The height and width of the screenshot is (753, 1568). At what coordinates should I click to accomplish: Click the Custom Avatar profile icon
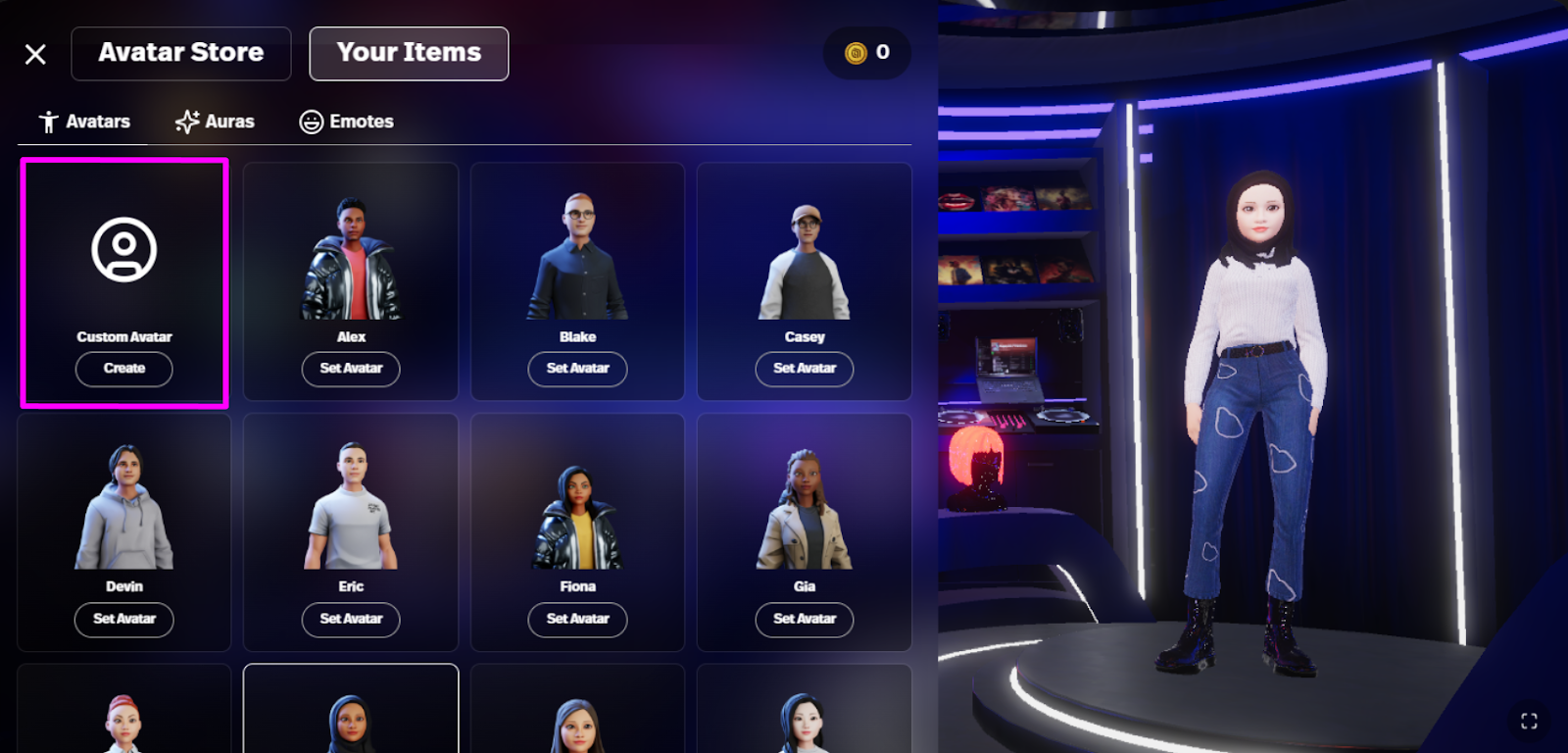point(123,250)
